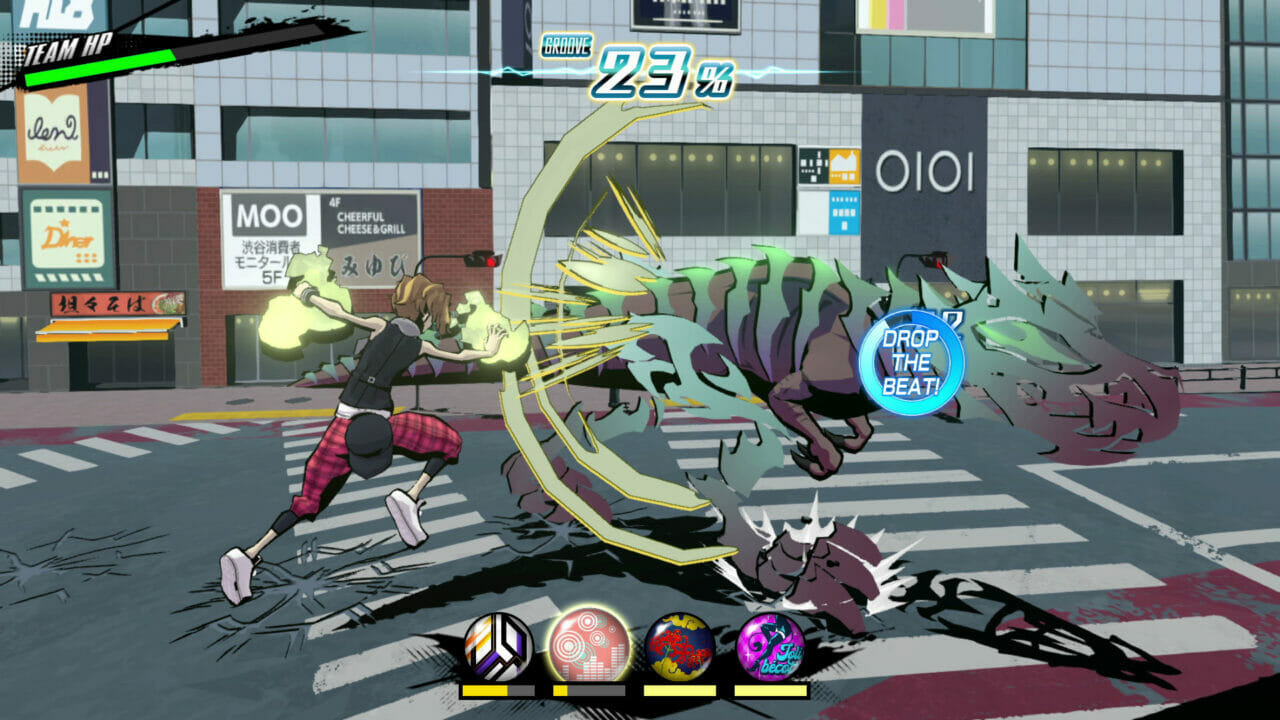Click the 0101 Marui building sign
The width and height of the screenshot is (1280, 720).
[x=926, y=170]
